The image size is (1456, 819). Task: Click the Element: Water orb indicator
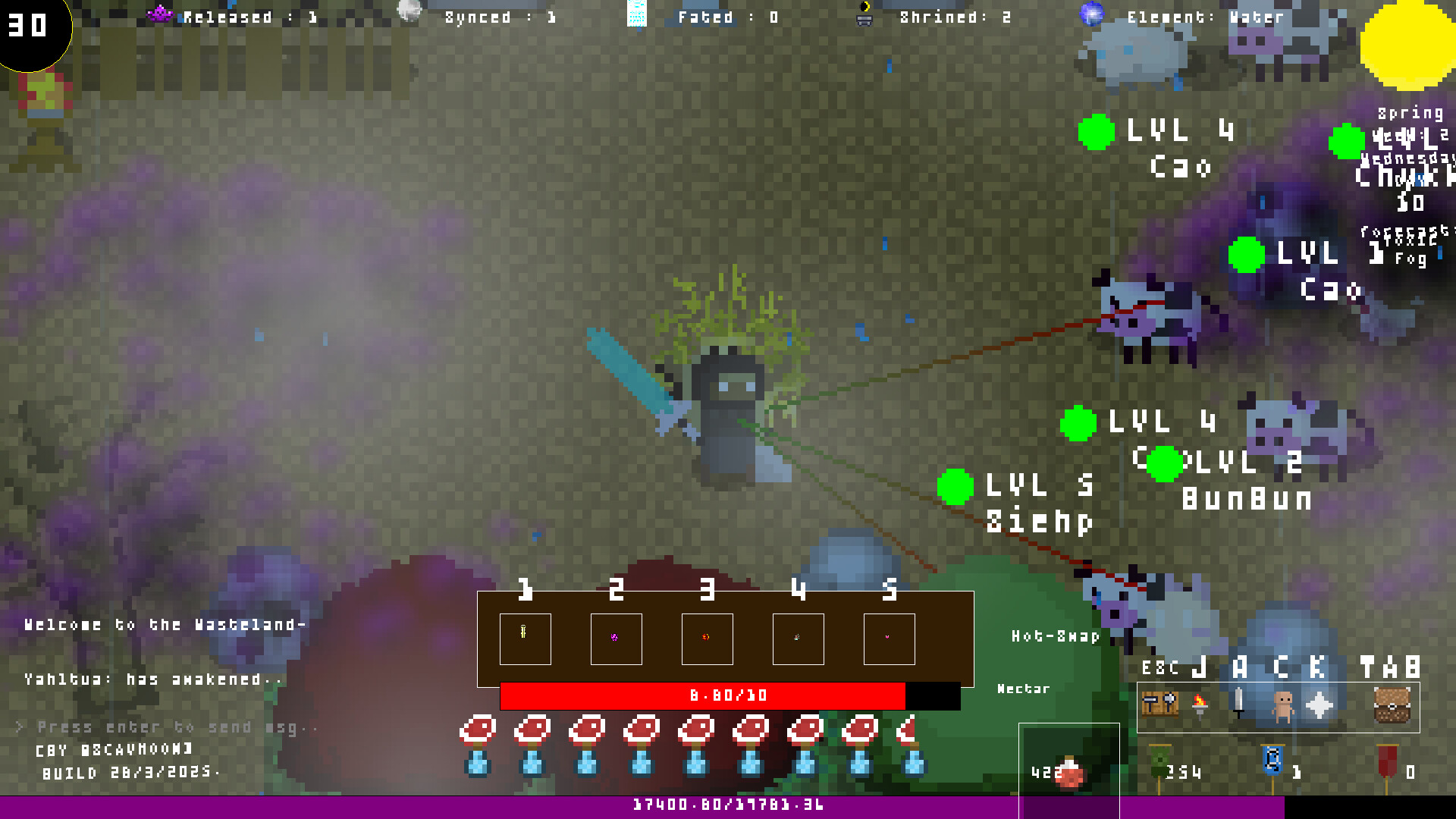pos(1092,15)
